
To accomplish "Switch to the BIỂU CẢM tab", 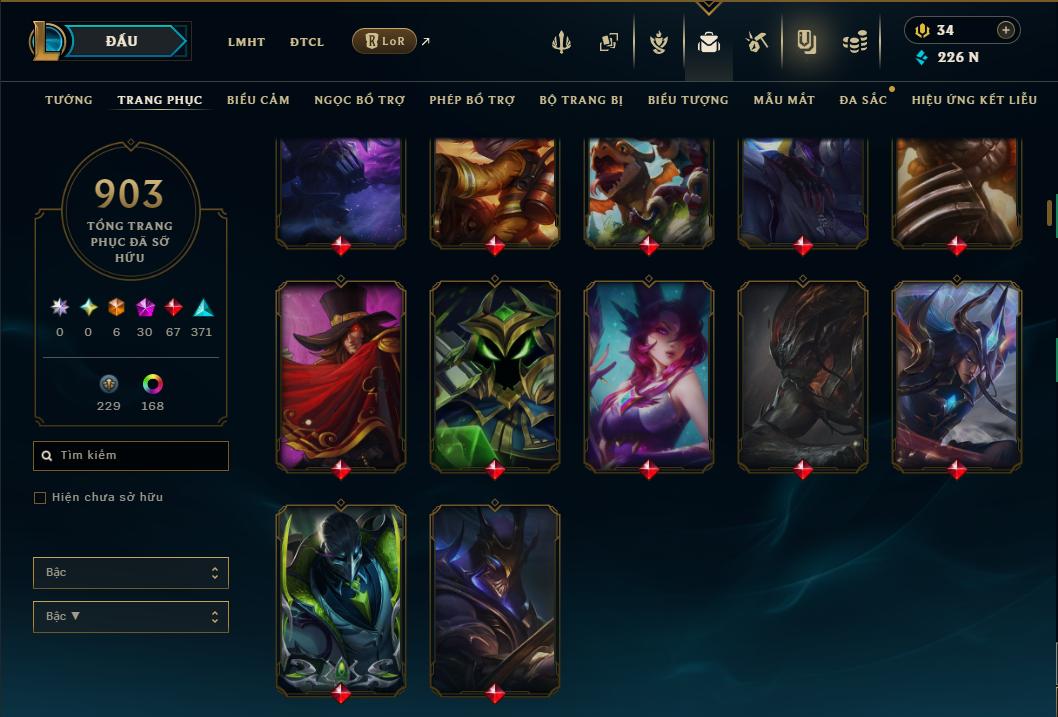I will [258, 100].
